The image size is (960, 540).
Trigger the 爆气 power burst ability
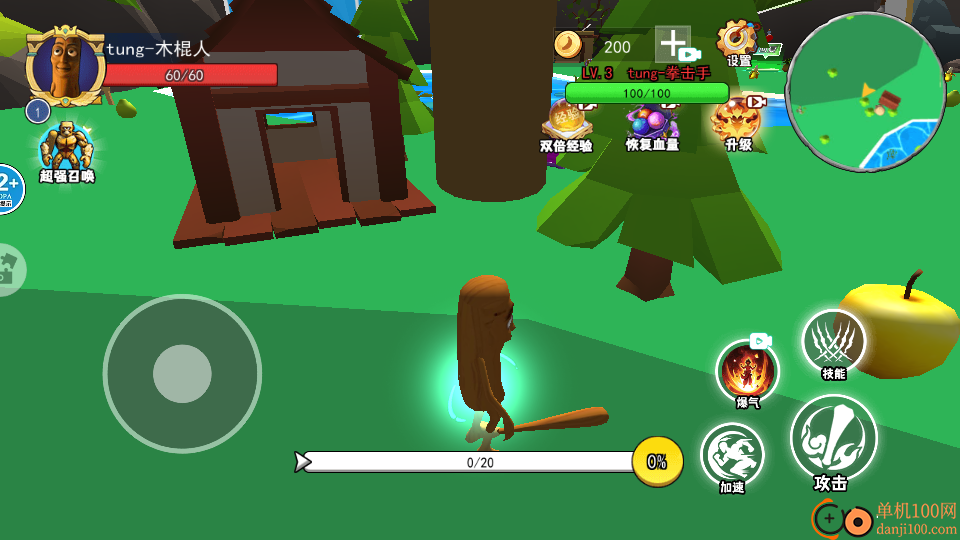(747, 371)
